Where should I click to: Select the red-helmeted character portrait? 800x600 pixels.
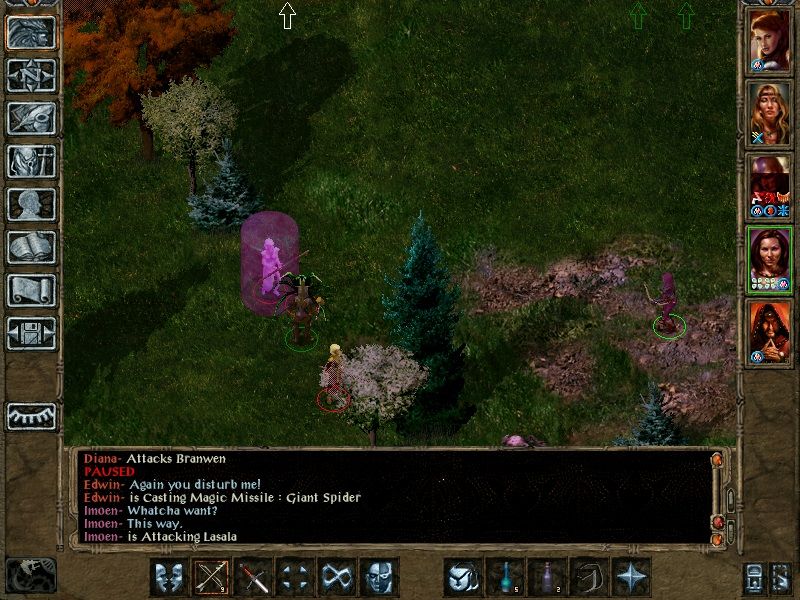[769, 186]
